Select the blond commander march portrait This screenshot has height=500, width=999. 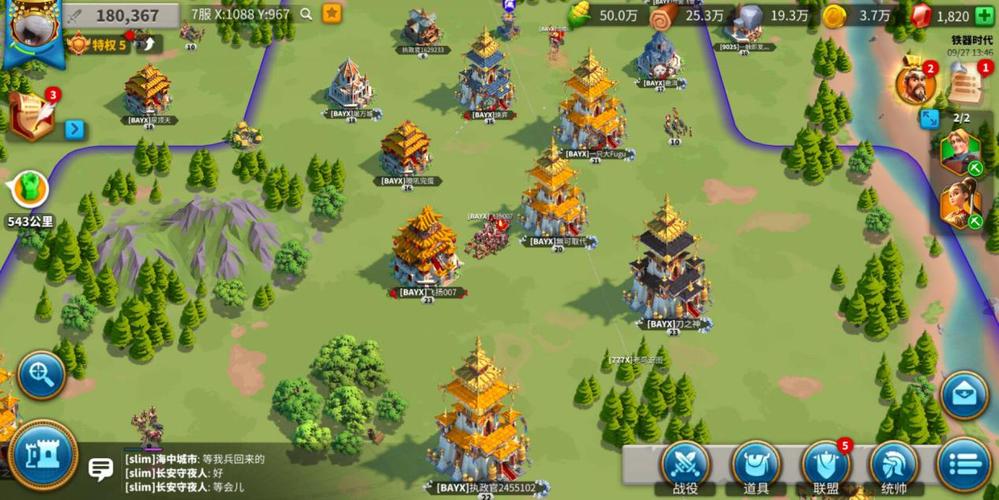click(958, 150)
